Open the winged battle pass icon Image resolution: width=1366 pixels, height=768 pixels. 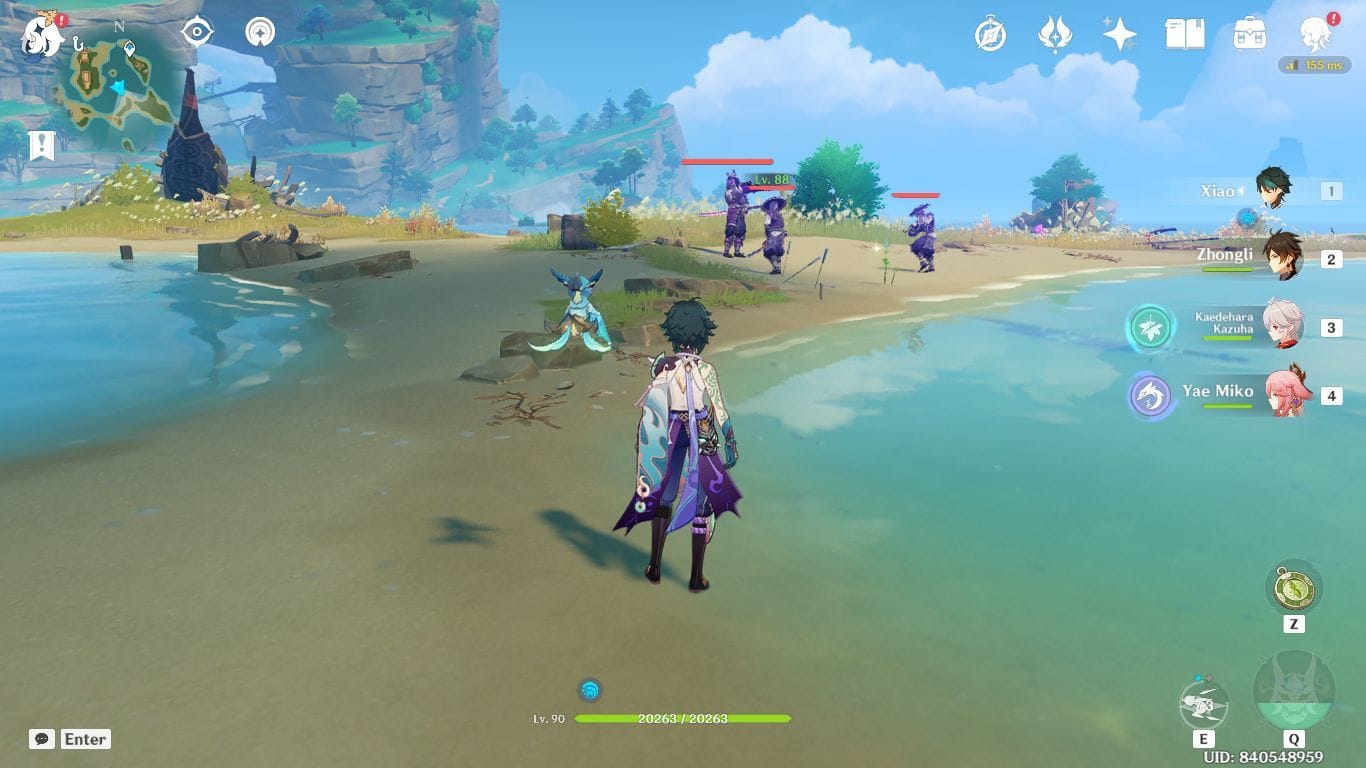[1055, 35]
